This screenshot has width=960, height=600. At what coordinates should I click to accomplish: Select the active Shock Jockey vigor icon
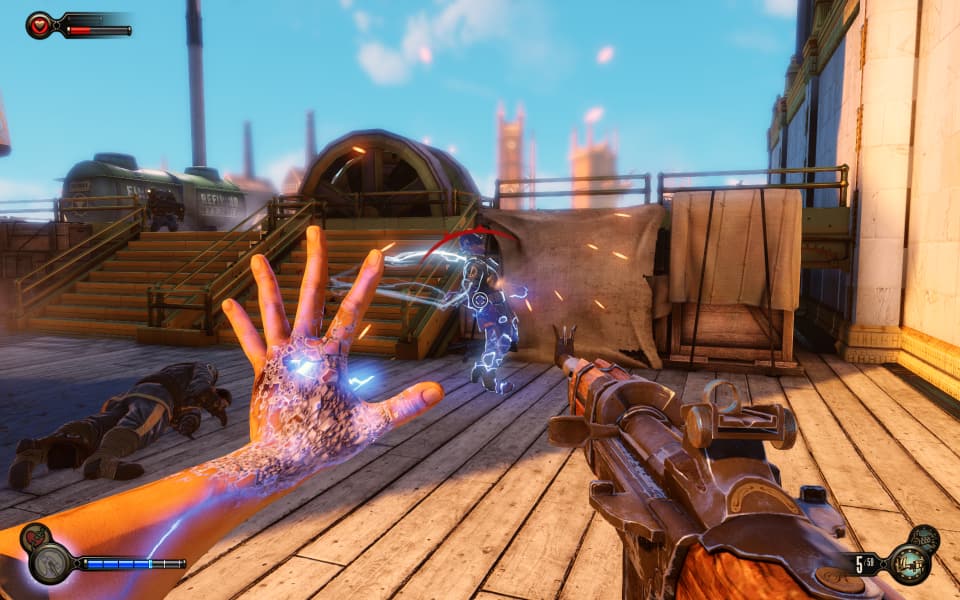49,563
